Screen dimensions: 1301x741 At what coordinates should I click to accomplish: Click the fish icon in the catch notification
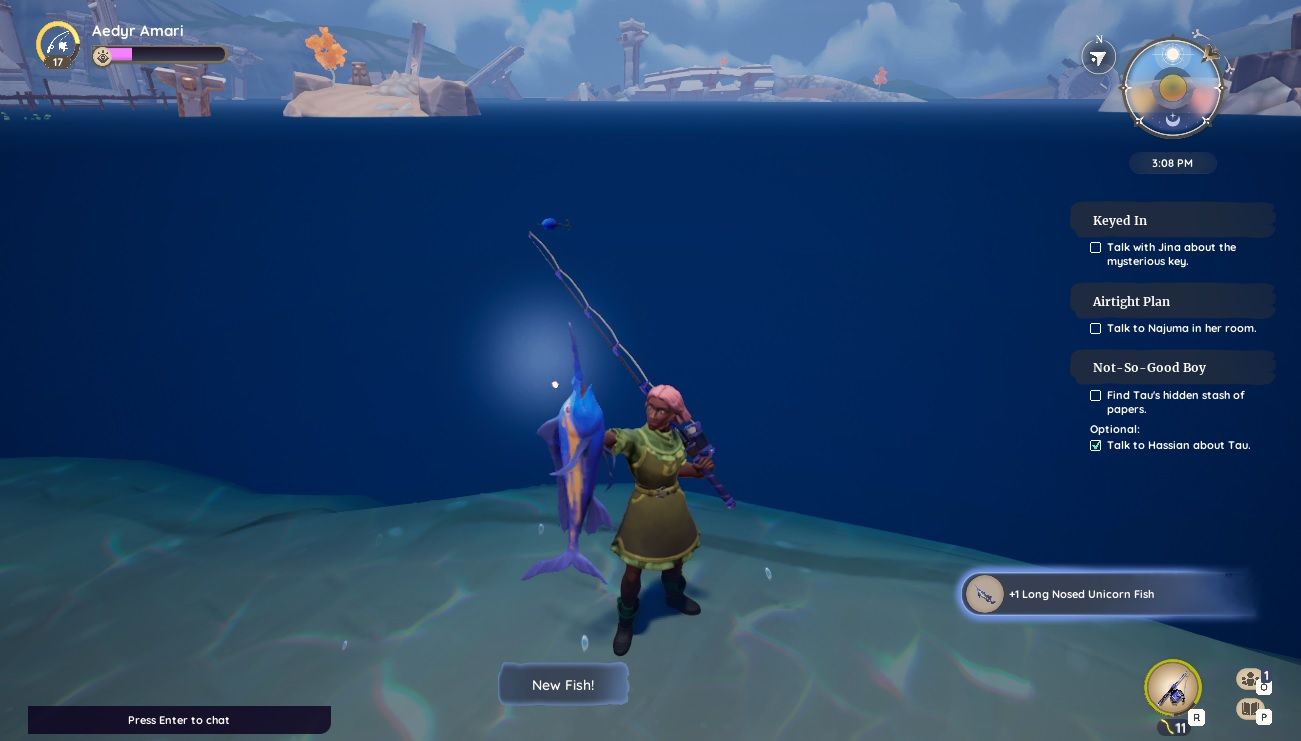click(x=984, y=594)
